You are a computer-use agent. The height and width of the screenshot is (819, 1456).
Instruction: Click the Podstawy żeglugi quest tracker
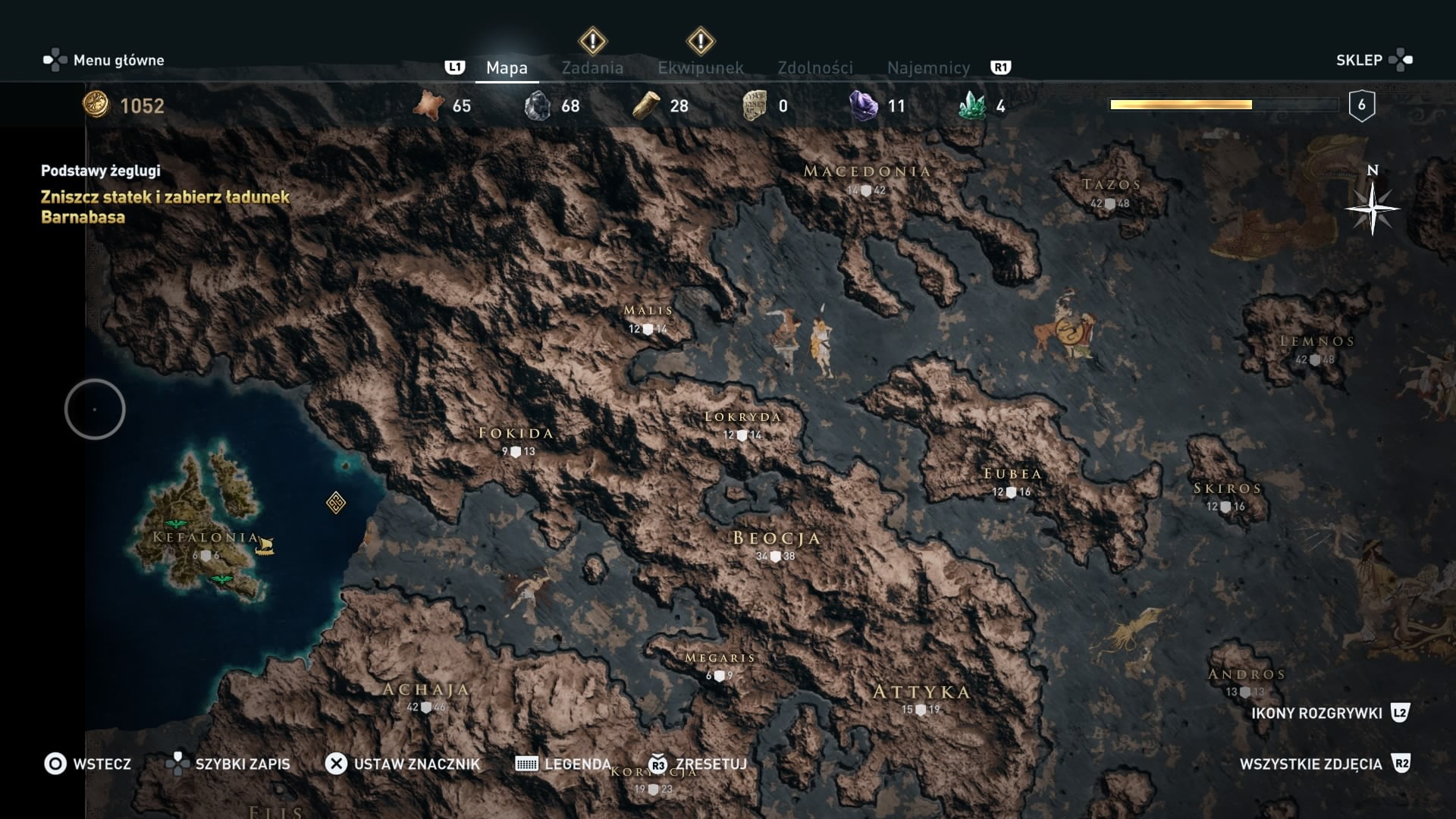click(101, 171)
